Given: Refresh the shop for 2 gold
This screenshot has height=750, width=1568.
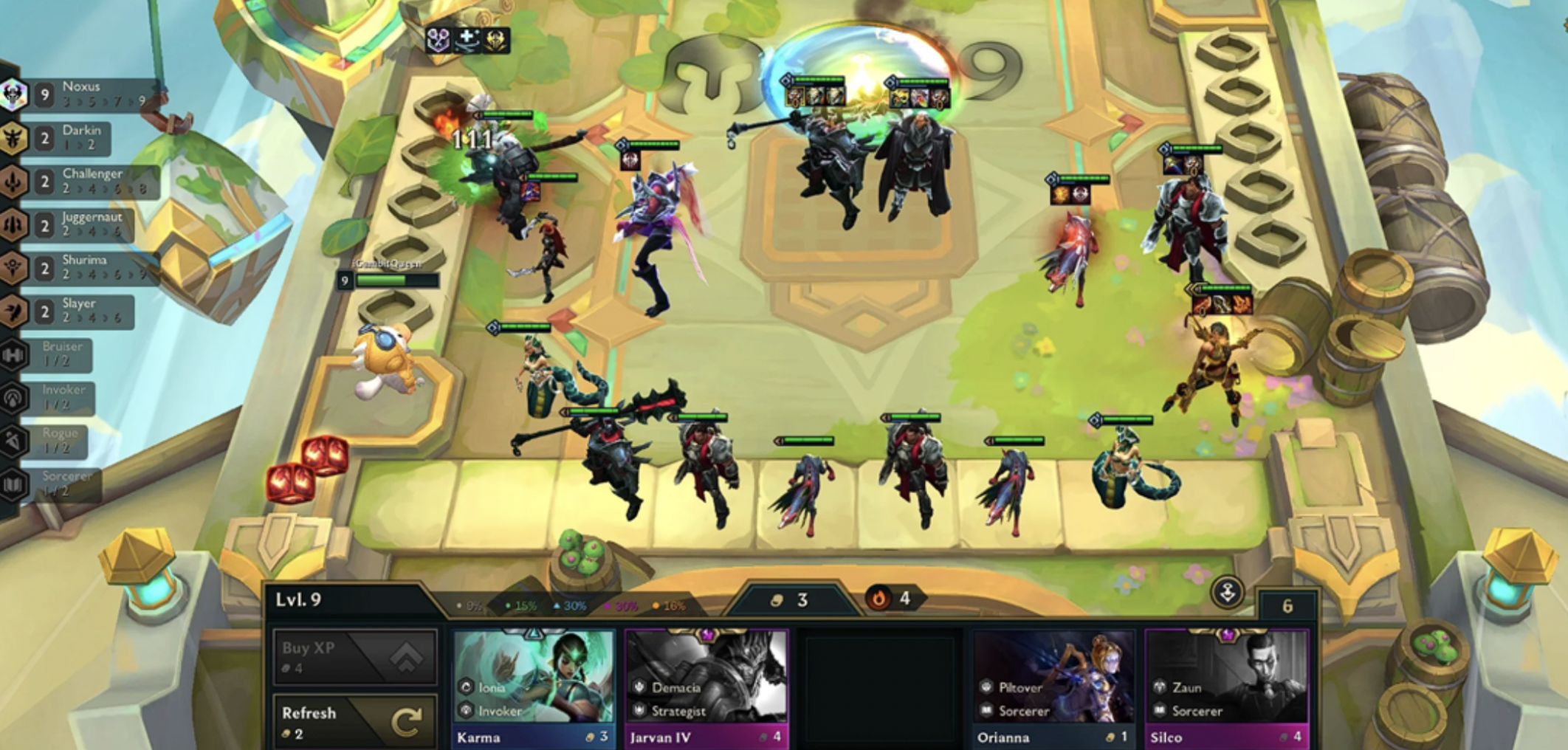Looking at the screenshot, I should point(354,722).
